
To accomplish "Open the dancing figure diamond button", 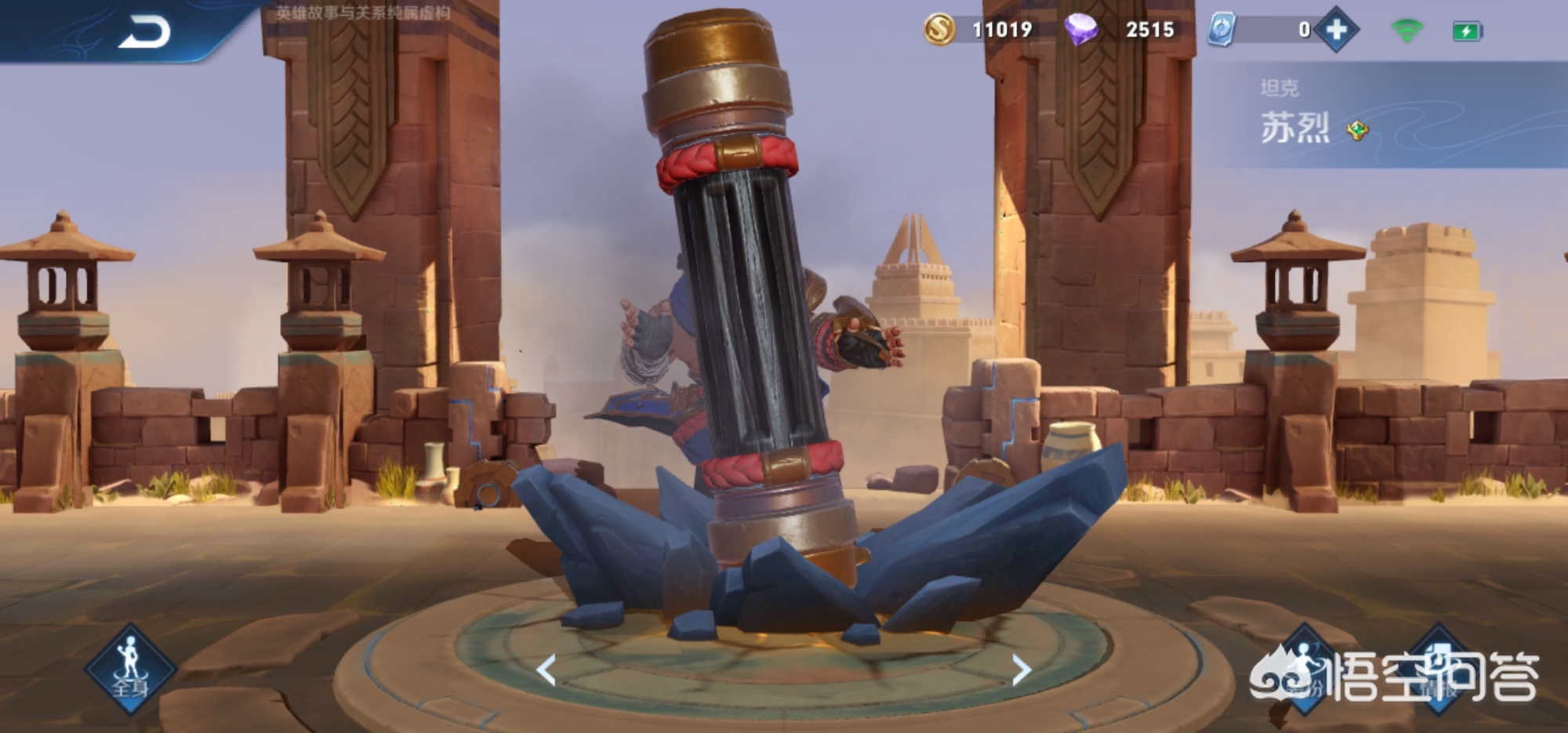I will (x=1303, y=666).
